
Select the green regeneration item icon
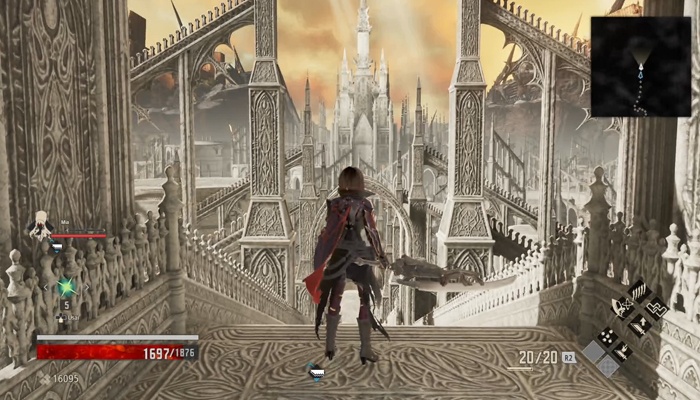[x=67, y=287]
